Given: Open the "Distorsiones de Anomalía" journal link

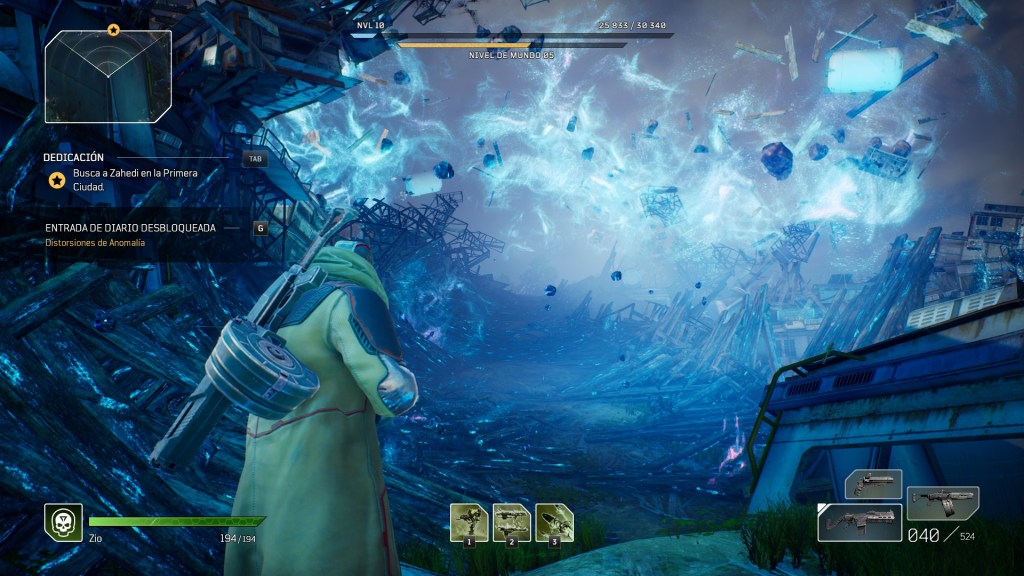Looking at the screenshot, I should pyautogui.click(x=95, y=242).
